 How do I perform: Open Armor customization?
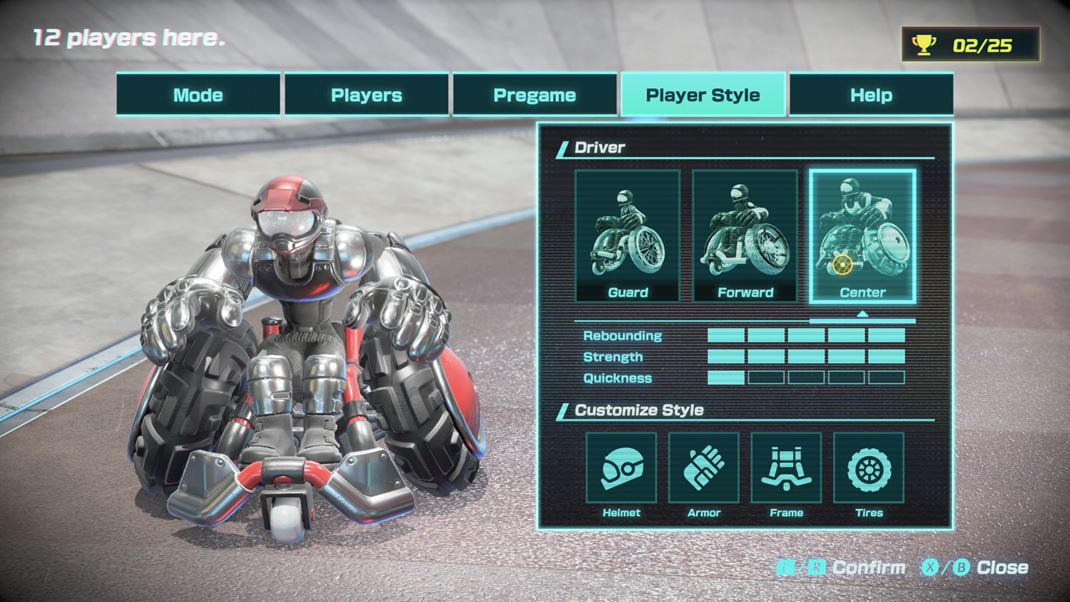point(704,468)
